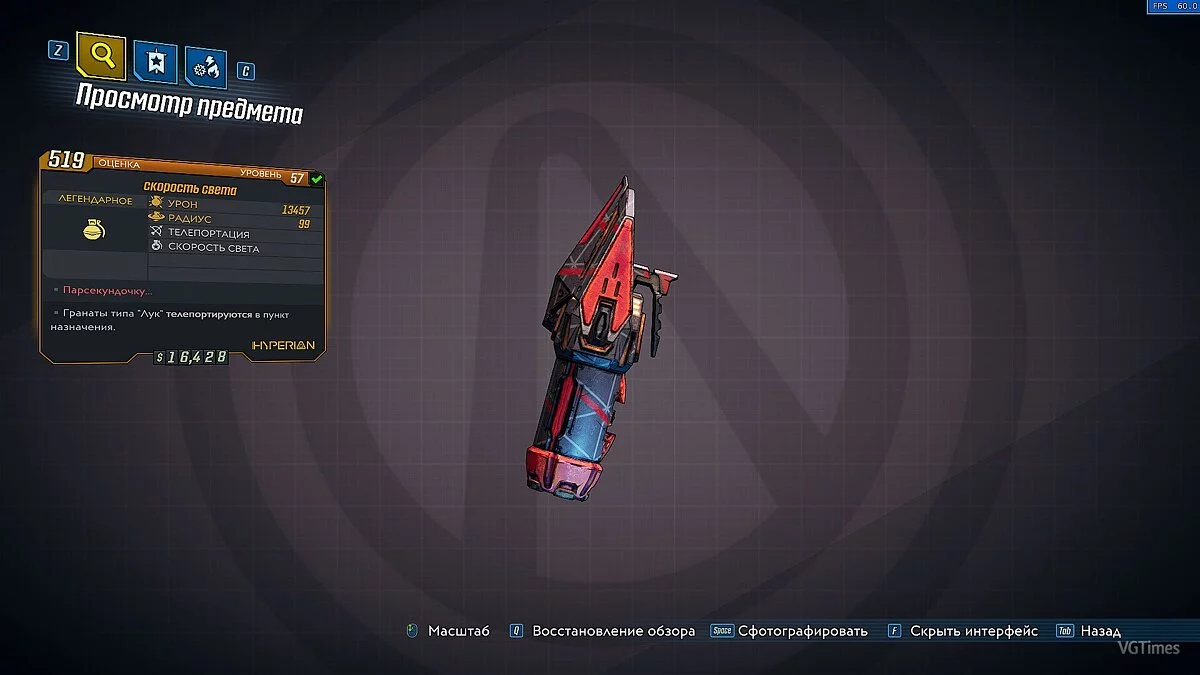1200x675 pixels.
Task: Select the magnifier inspect tab
Action: click(101, 59)
